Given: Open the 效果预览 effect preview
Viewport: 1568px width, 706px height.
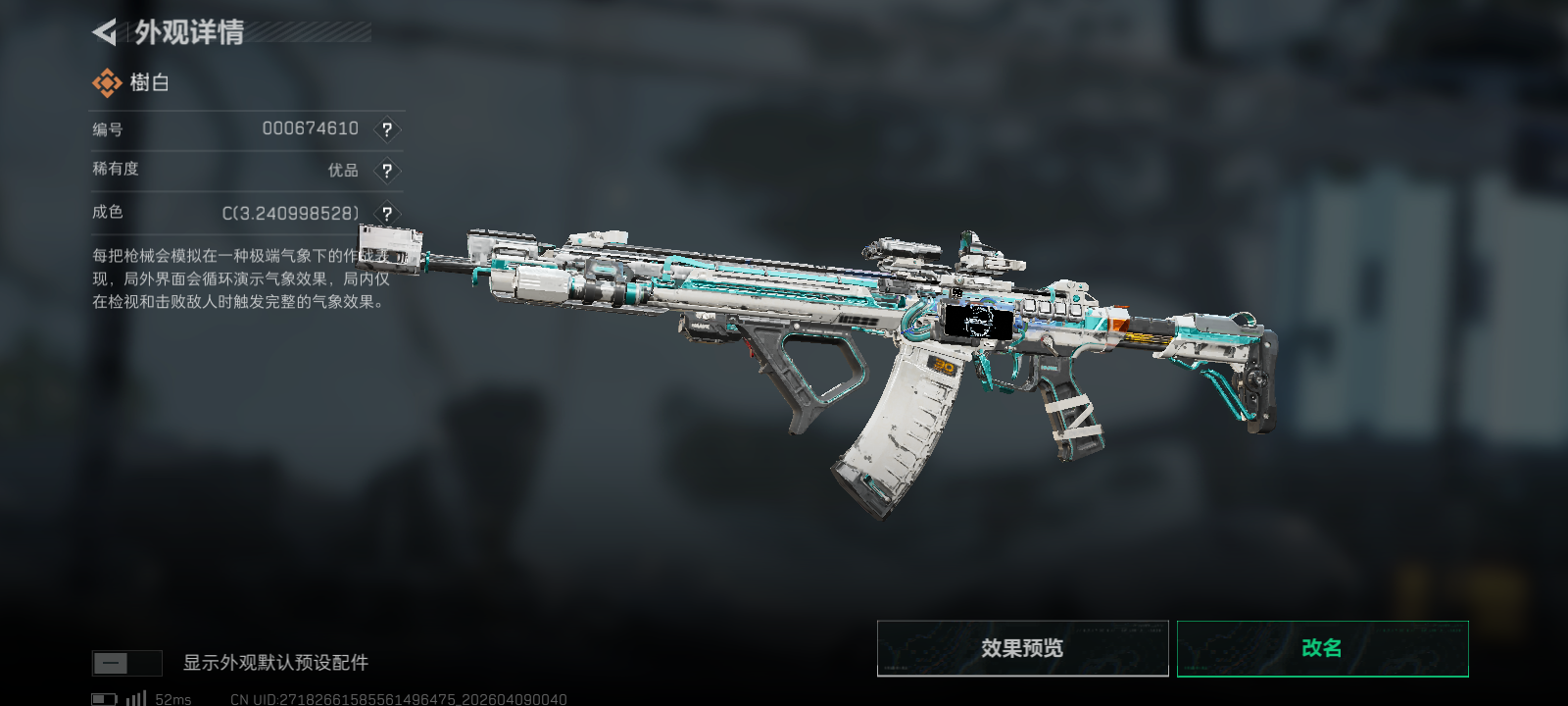Looking at the screenshot, I should [x=1022, y=648].
